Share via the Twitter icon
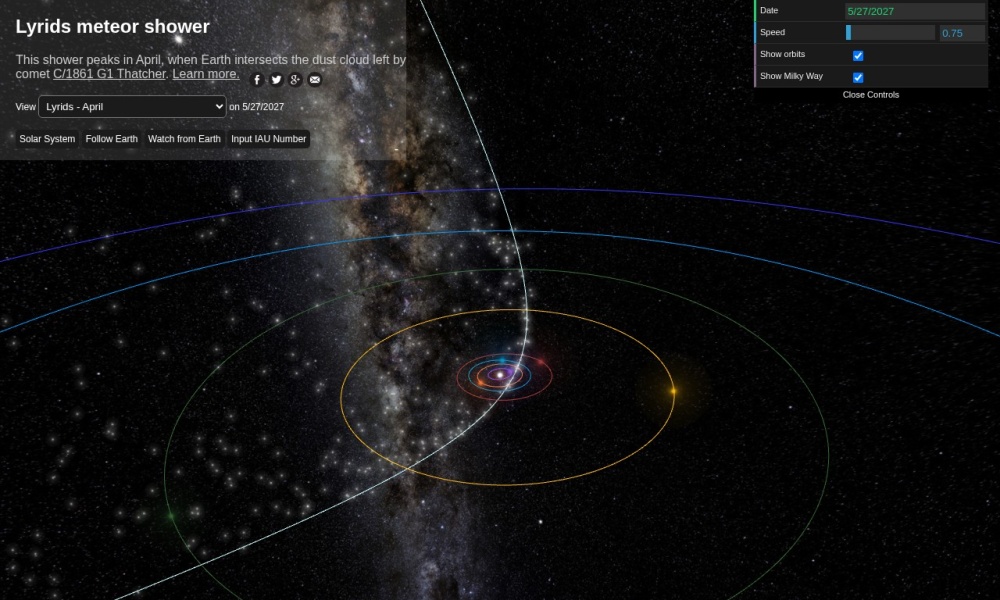 276,80
